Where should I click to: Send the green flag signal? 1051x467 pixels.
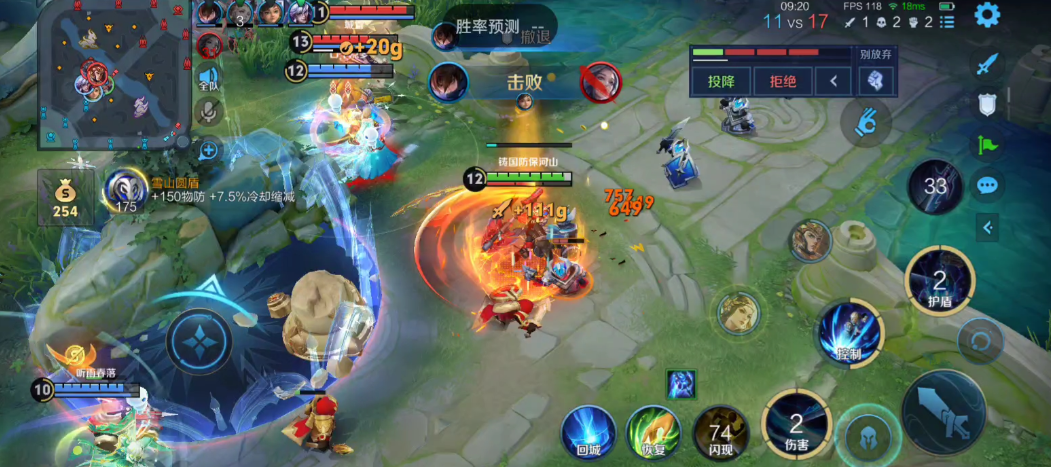point(988,145)
